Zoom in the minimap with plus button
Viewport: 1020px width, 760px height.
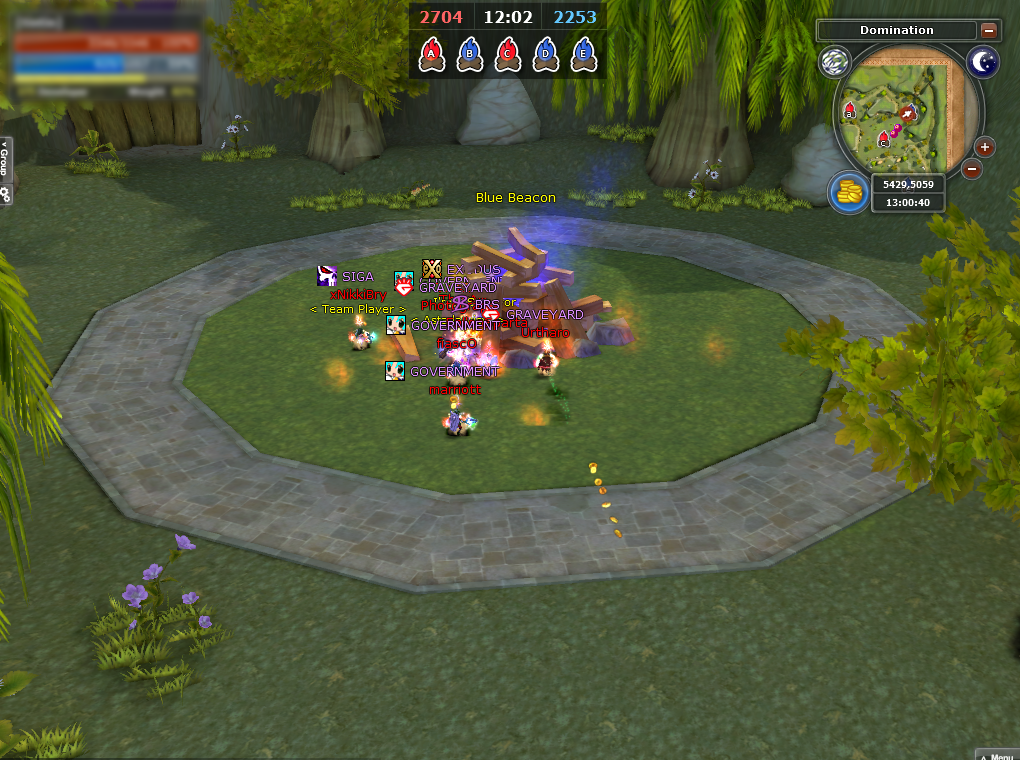[985, 148]
